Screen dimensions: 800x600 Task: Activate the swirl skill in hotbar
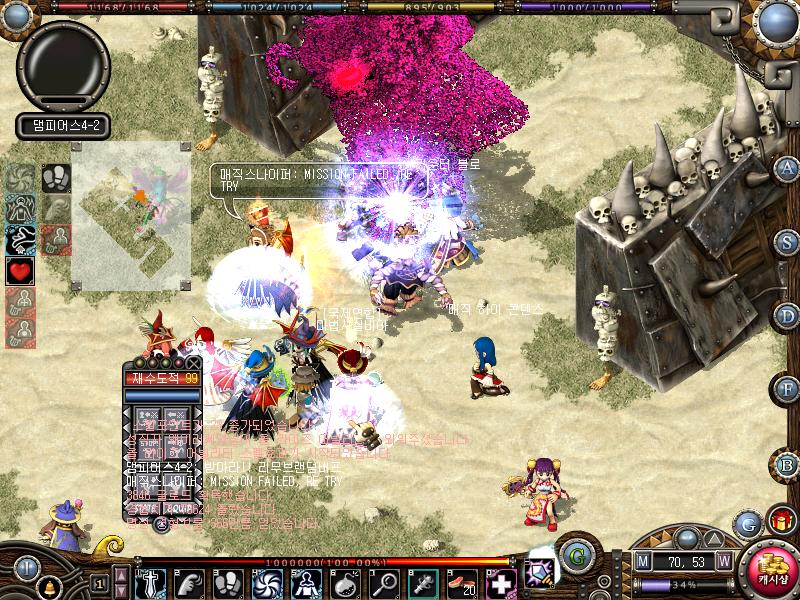tap(267, 583)
